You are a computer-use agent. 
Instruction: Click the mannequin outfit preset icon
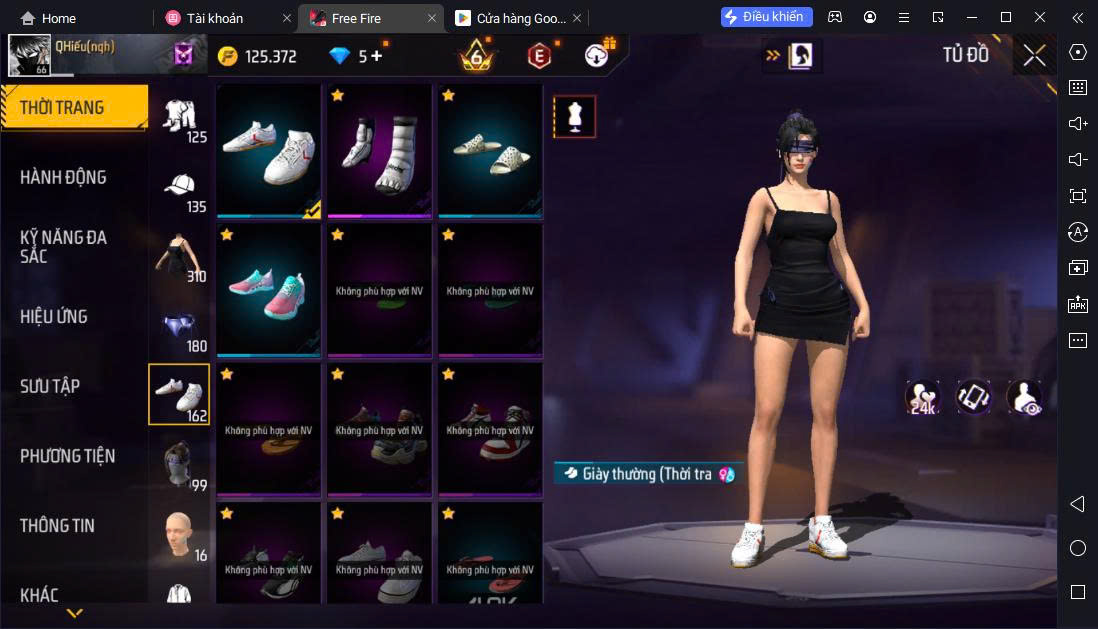575,117
